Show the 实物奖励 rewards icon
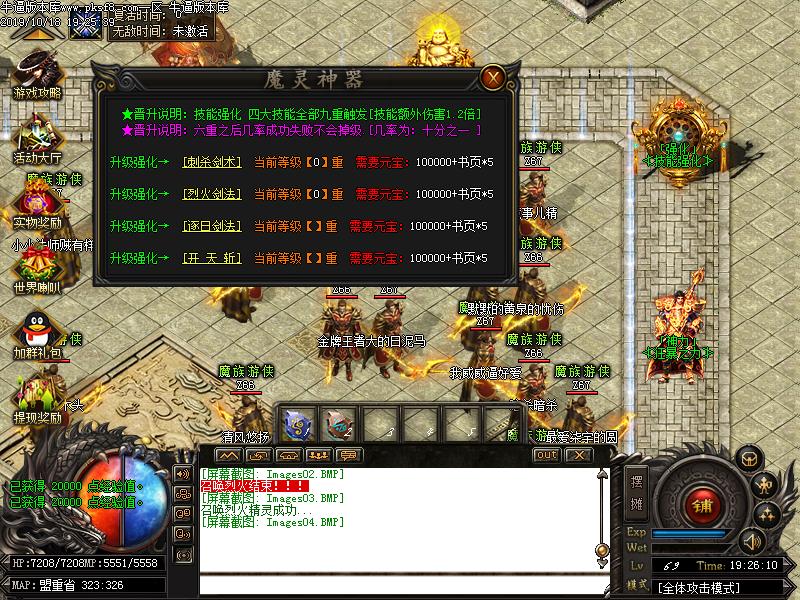This screenshot has width=800, height=600. click(36, 203)
